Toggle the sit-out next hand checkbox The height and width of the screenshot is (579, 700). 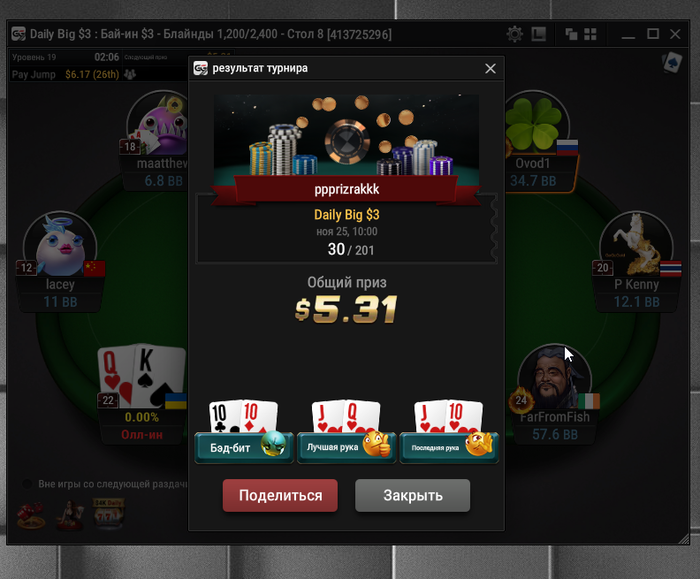tap(28, 484)
